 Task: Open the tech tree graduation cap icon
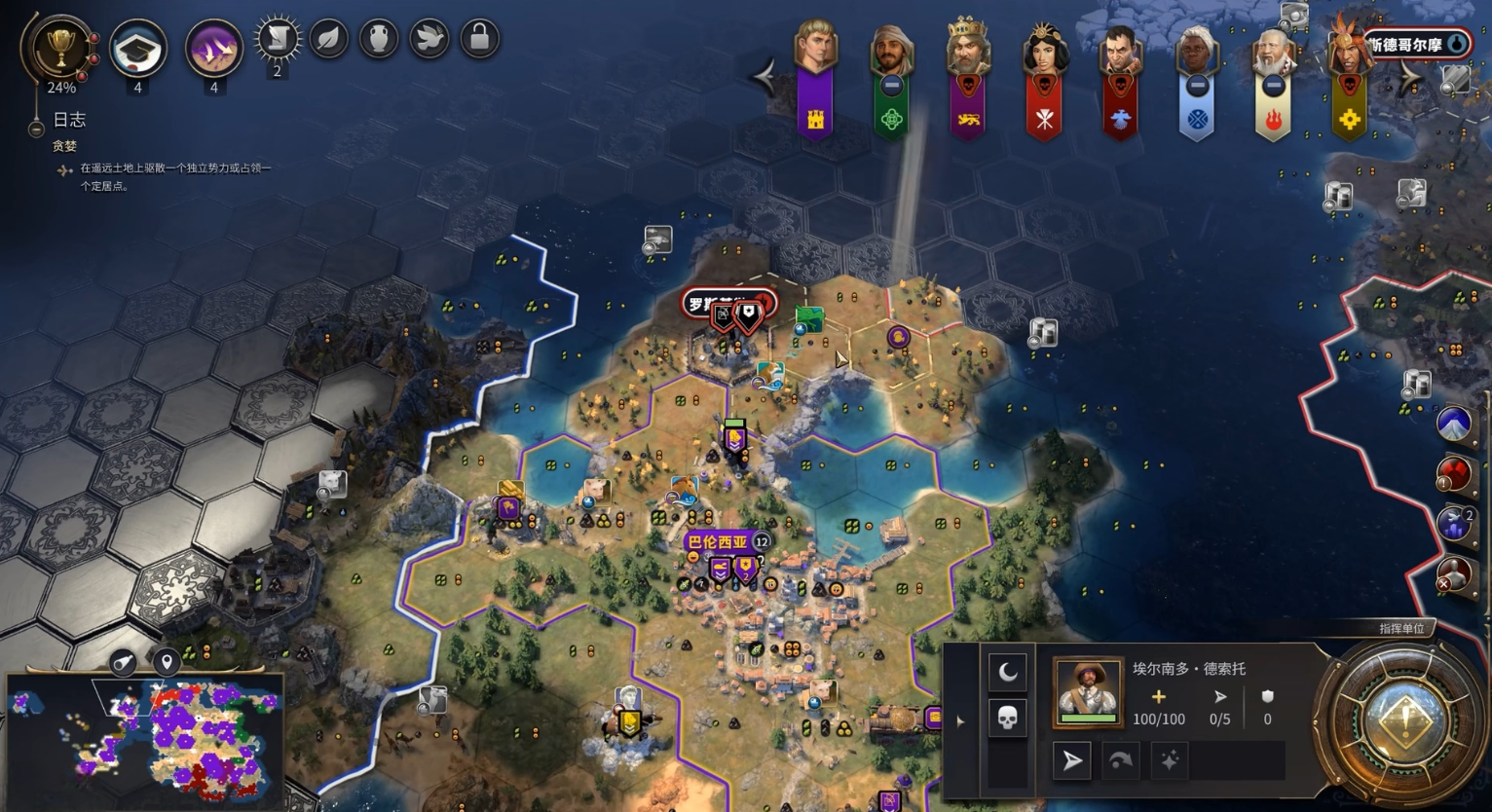pyautogui.click(x=137, y=49)
